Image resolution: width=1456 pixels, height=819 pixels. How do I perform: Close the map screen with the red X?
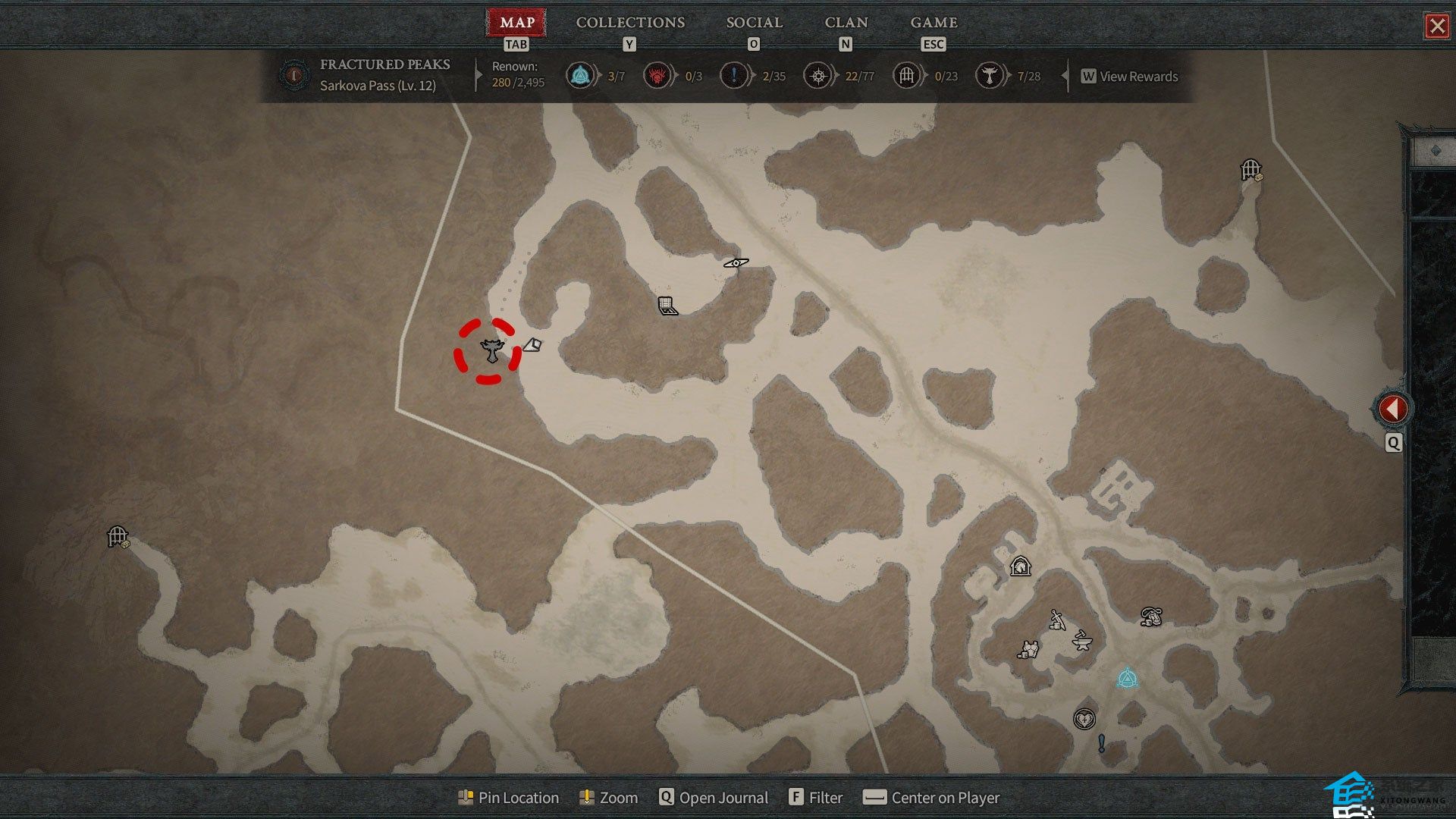pos(1436,27)
